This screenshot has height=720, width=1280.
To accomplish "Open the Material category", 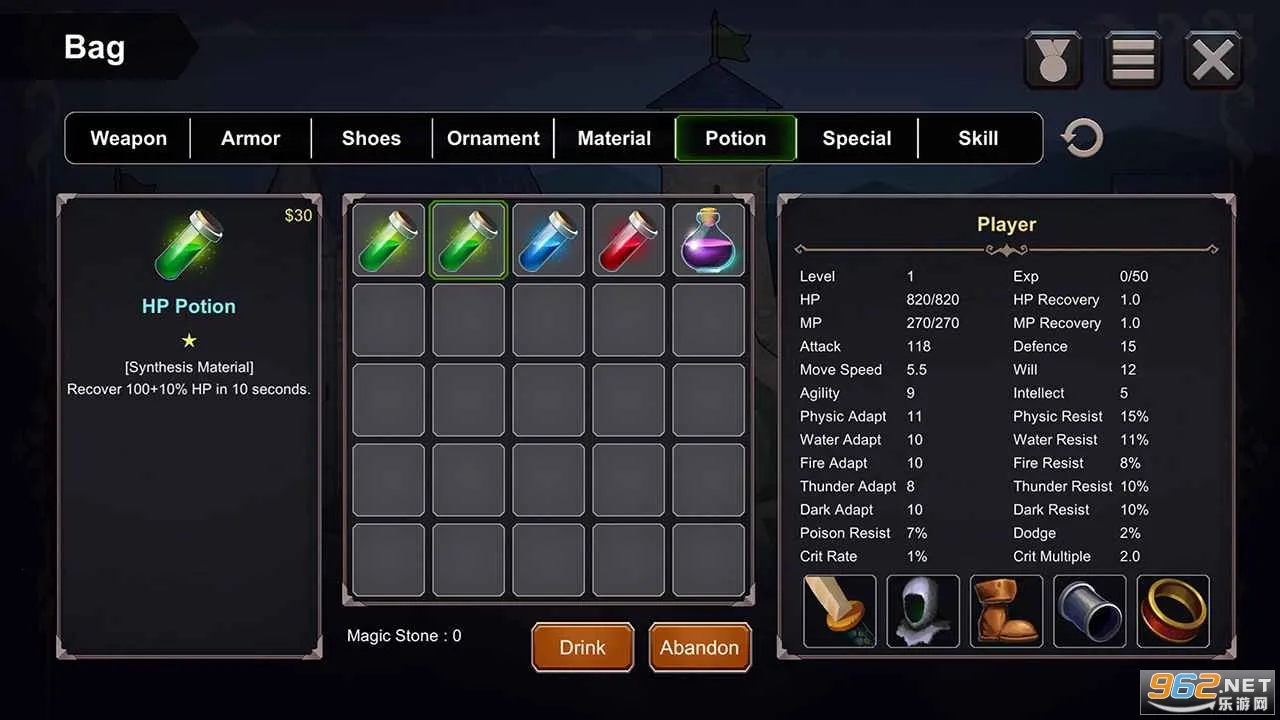I will [x=614, y=138].
